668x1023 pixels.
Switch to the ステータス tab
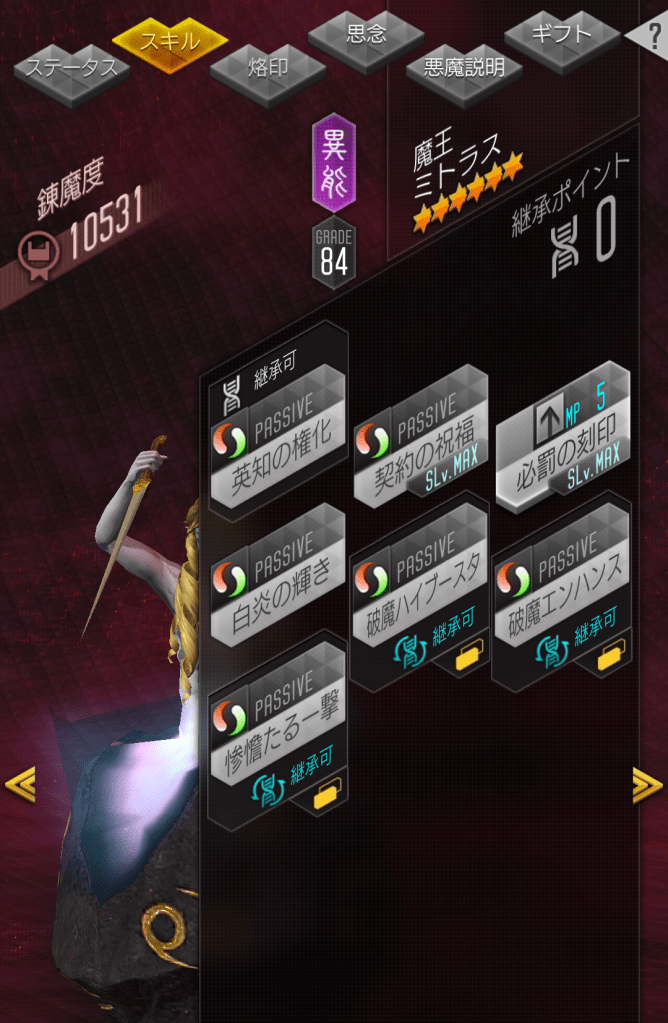[70, 69]
